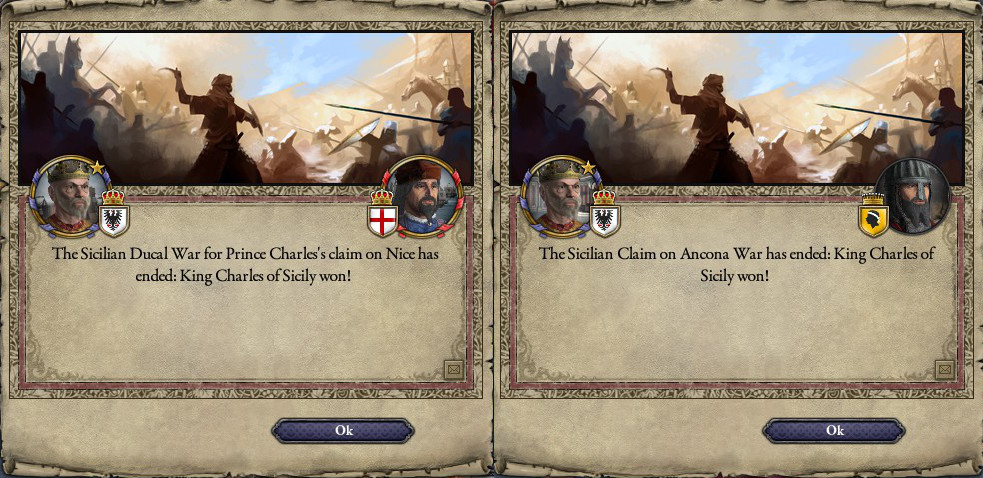Select the fur-hatted defender's portrait
Image resolution: width=983 pixels, height=478 pixels.
[x=422, y=194]
